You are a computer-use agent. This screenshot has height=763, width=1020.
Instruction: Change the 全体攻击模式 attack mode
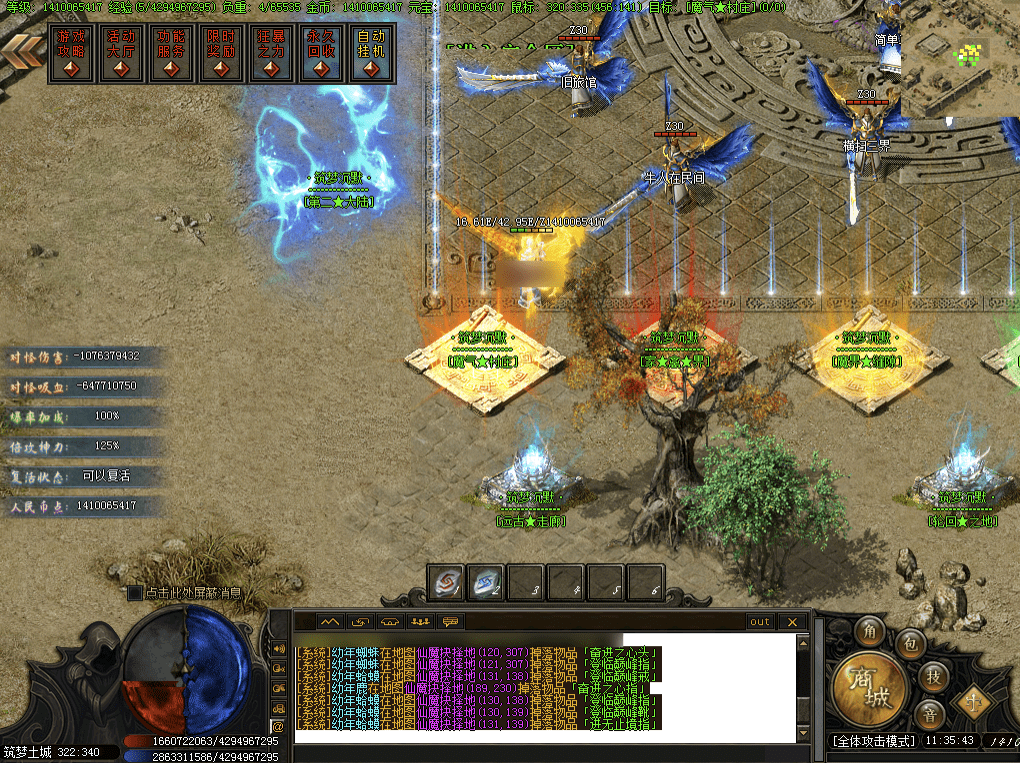(x=874, y=742)
